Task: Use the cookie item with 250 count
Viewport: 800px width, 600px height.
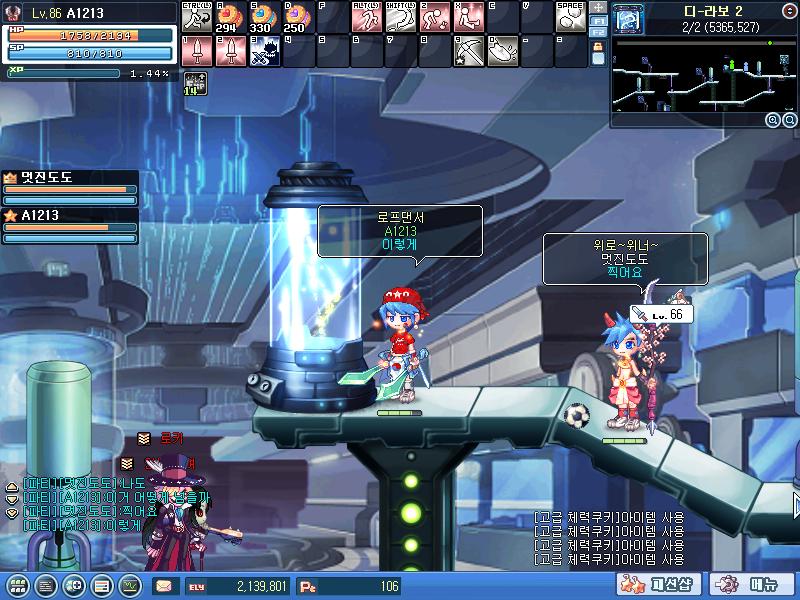Action: point(297,17)
